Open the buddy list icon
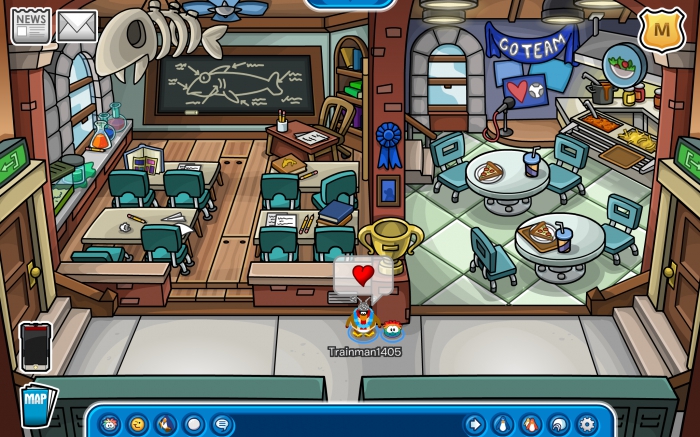Image resolution: width=700 pixels, height=437 pixels. [530, 424]
